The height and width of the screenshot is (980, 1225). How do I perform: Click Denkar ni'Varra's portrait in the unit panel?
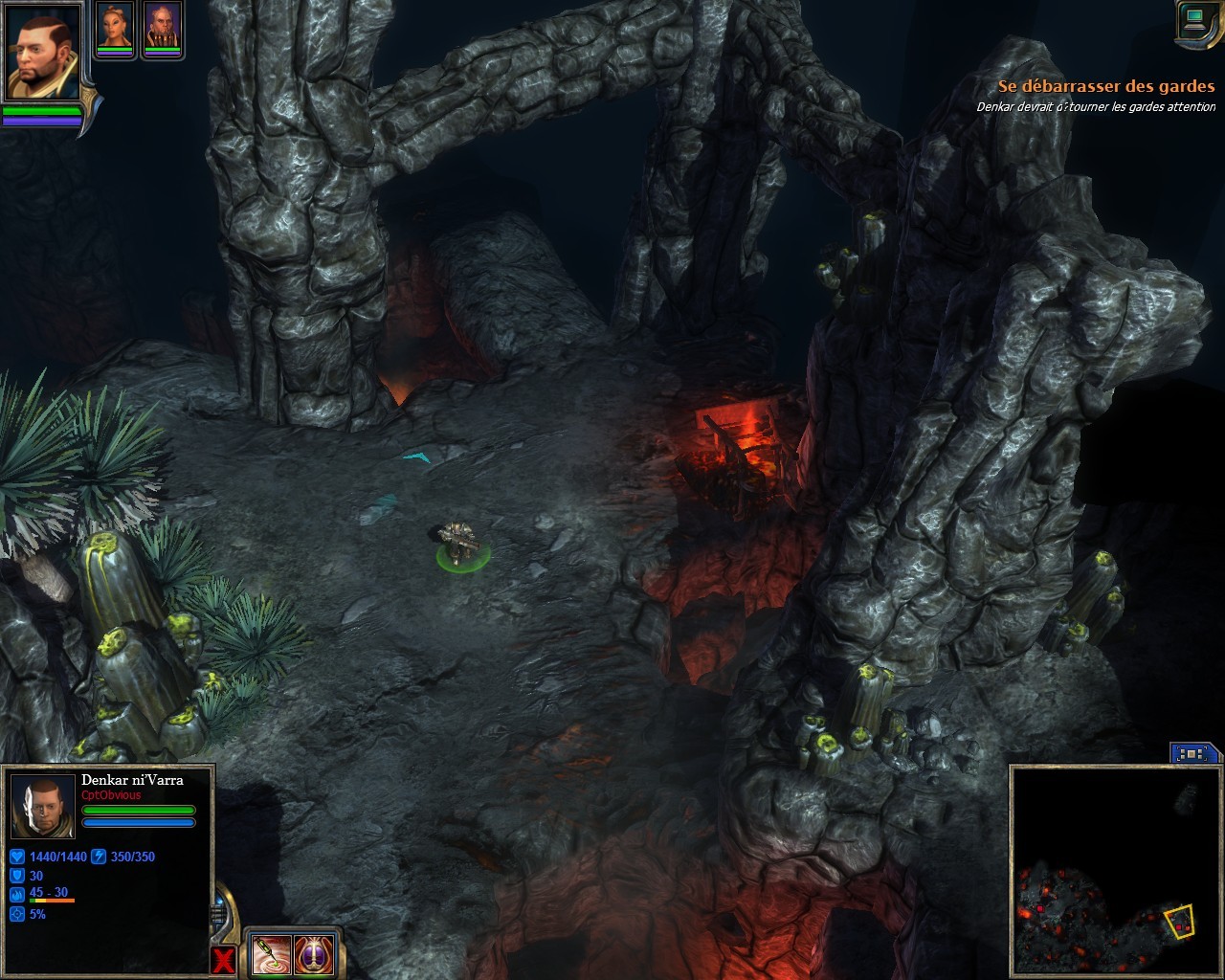pyautogui.click(x=42, y=804)
